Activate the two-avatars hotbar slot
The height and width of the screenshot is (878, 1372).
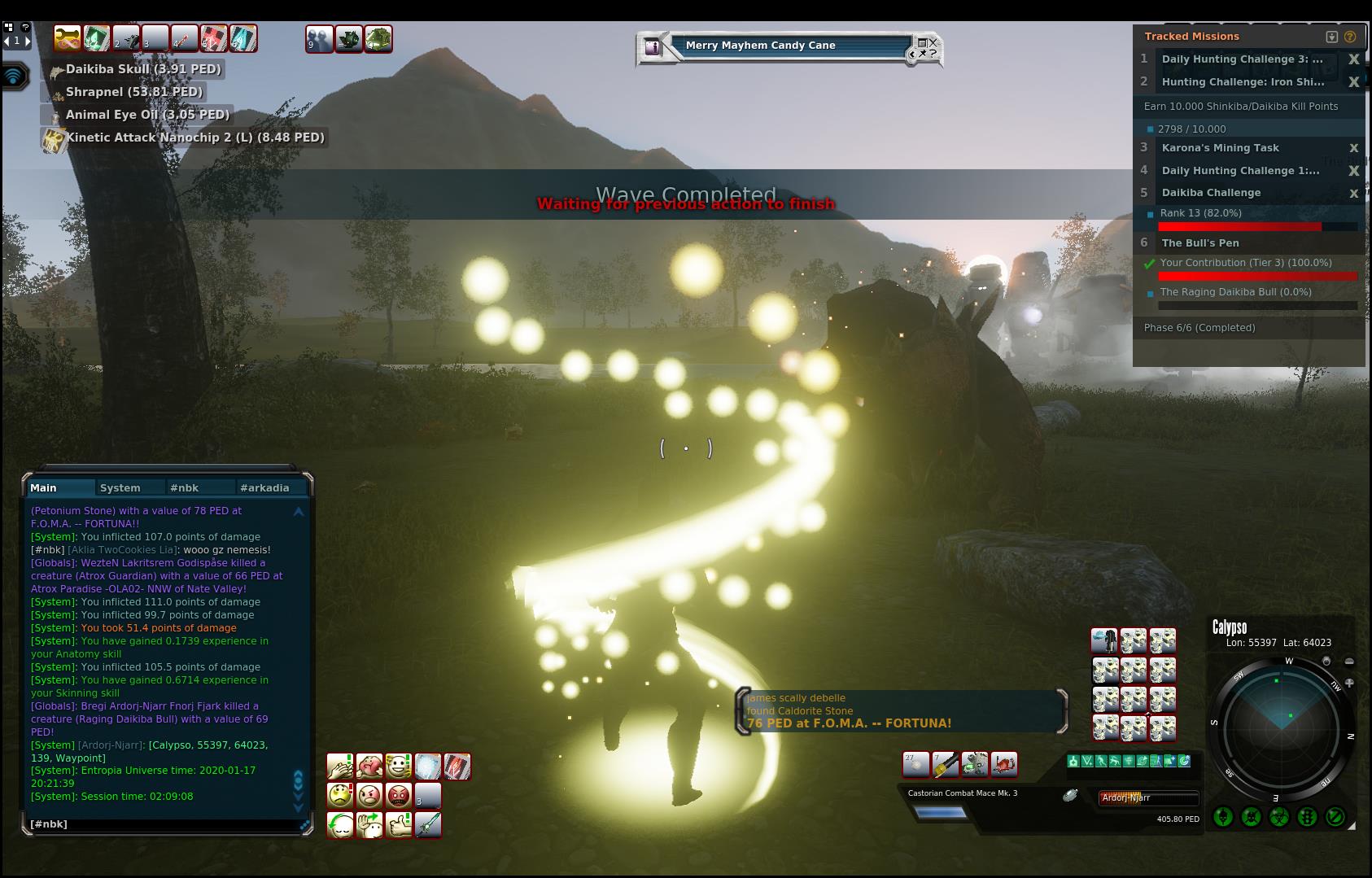pyautogui.click(x=319, y=39)
